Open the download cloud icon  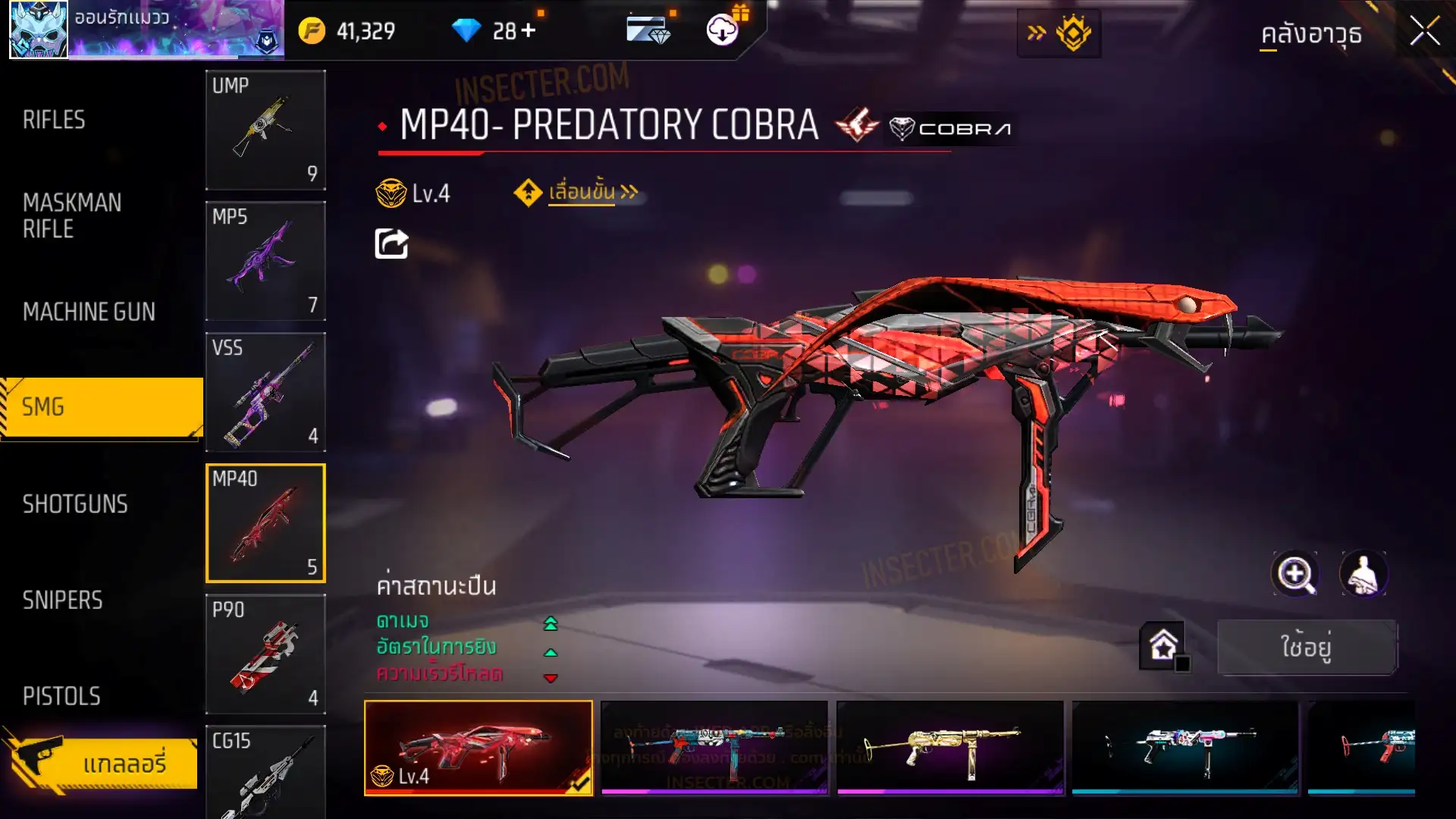coord(723,30)
